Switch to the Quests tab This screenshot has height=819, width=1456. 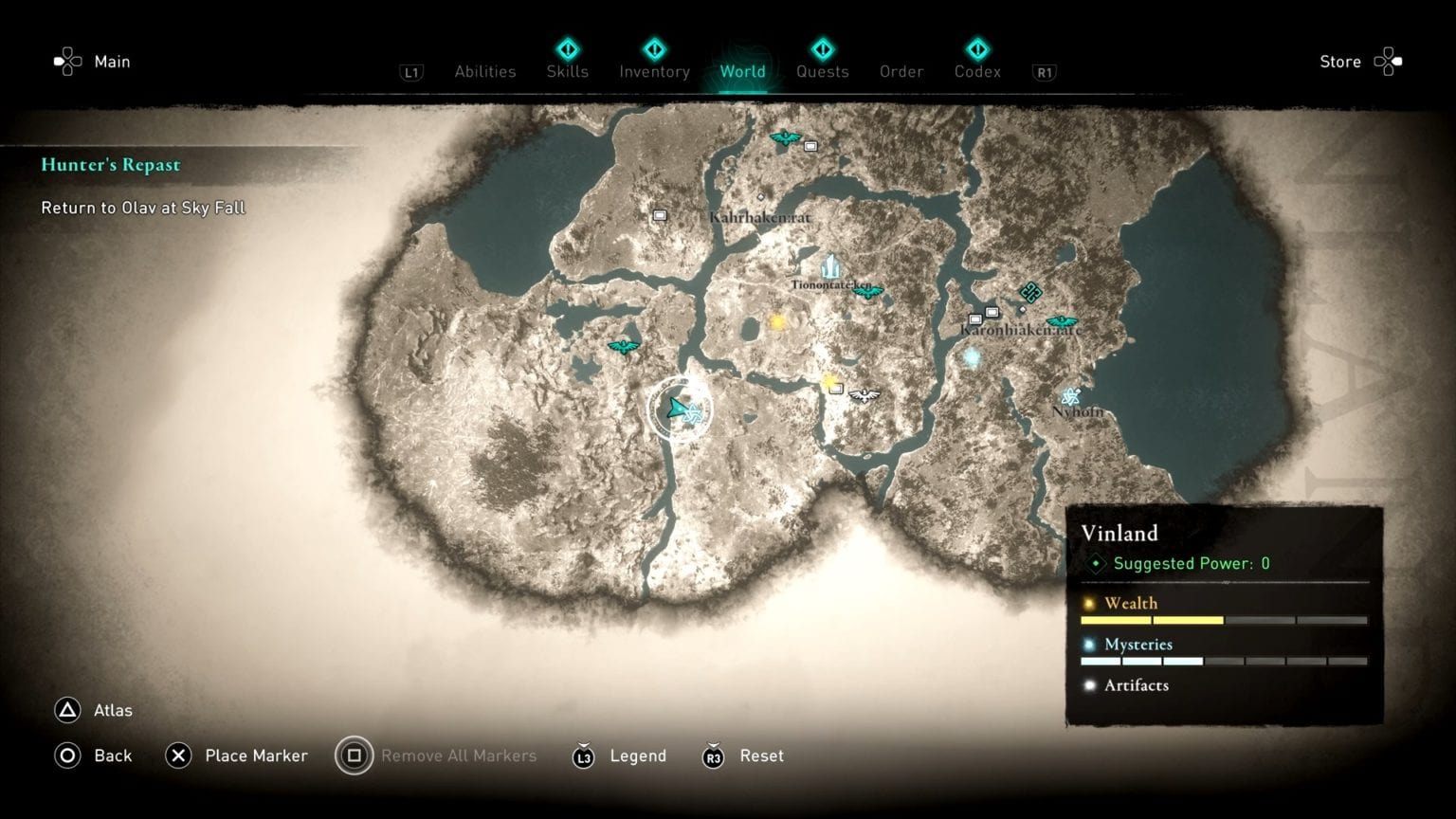coord(822,71)
